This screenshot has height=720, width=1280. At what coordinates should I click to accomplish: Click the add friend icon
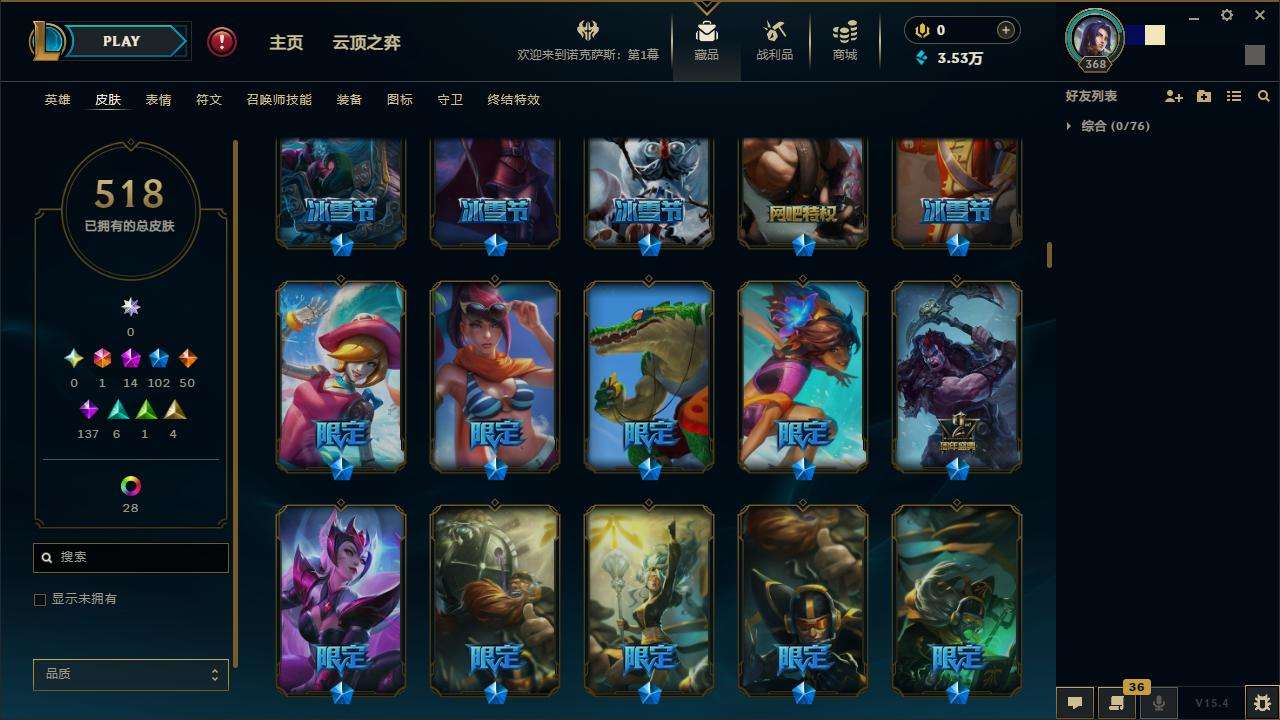coord(1174,96)
